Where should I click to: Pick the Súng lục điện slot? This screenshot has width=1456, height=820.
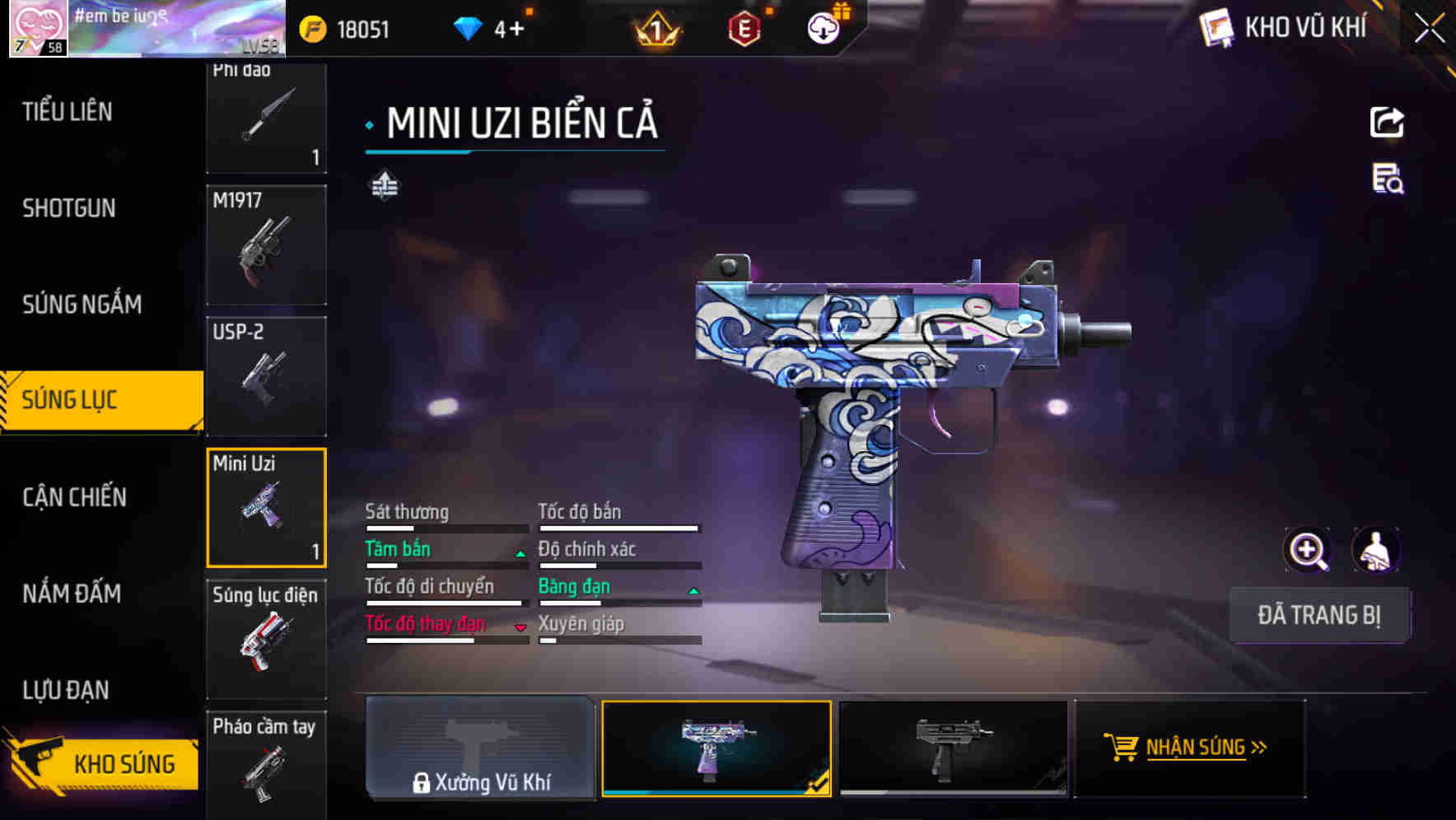(266, 640)
